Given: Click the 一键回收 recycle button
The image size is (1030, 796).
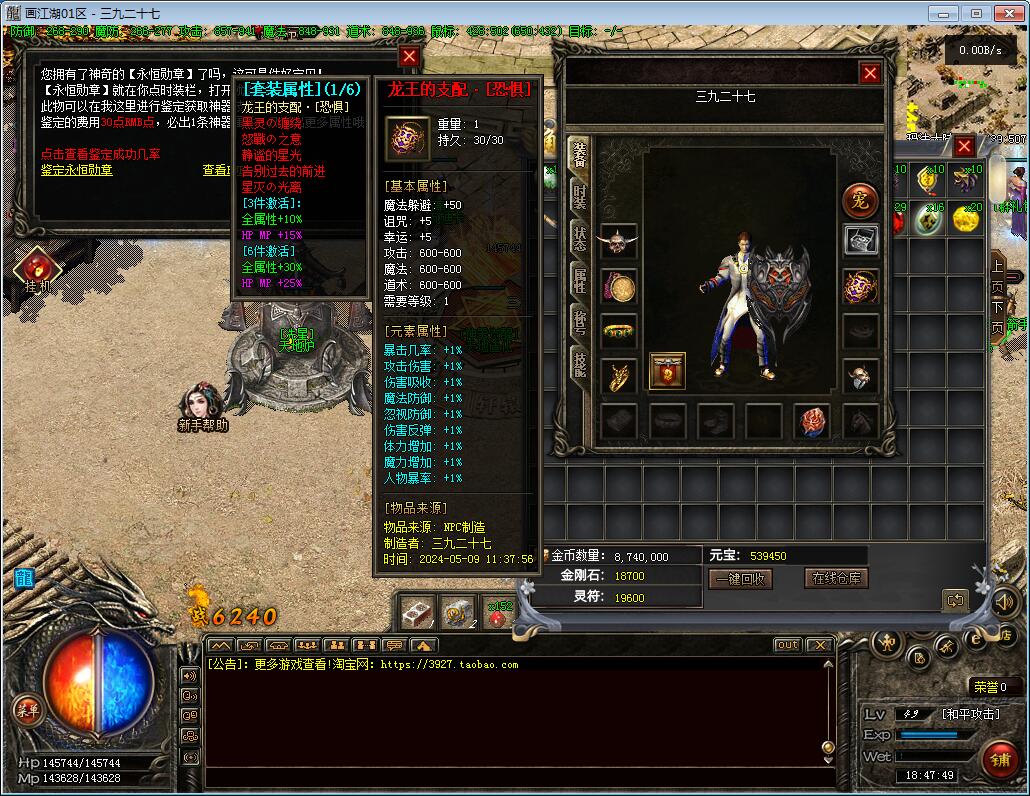Looking at the screenshot, I should (740, 579).
